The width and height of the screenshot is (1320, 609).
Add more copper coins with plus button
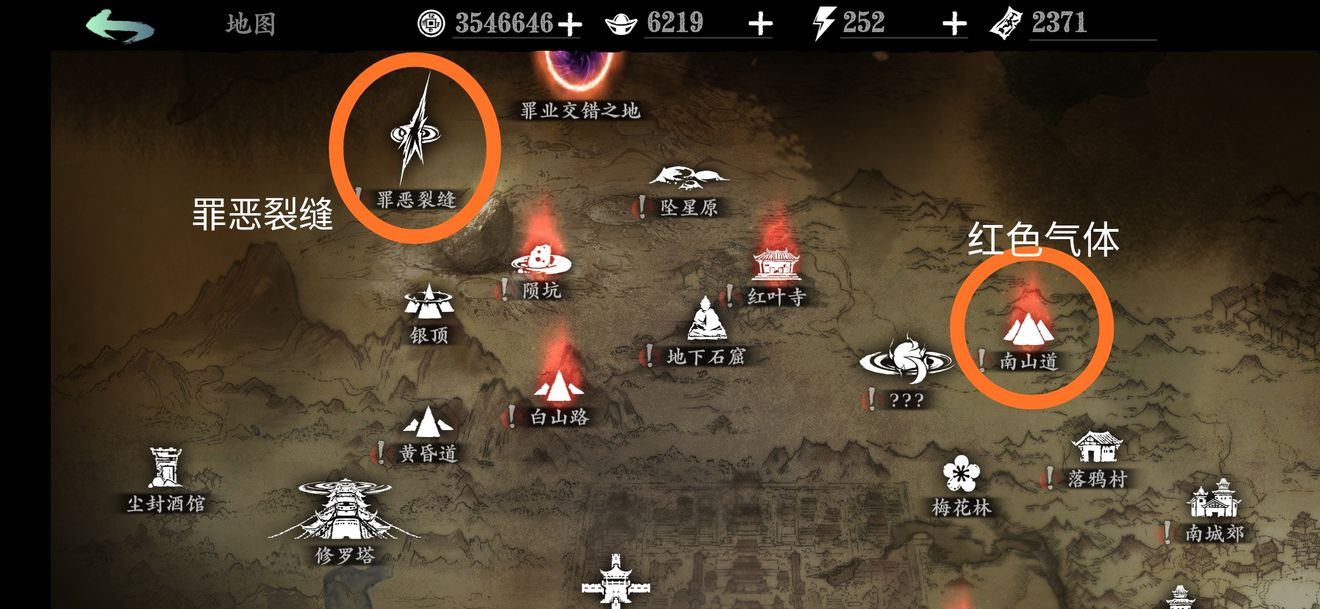tap(569, 25)
